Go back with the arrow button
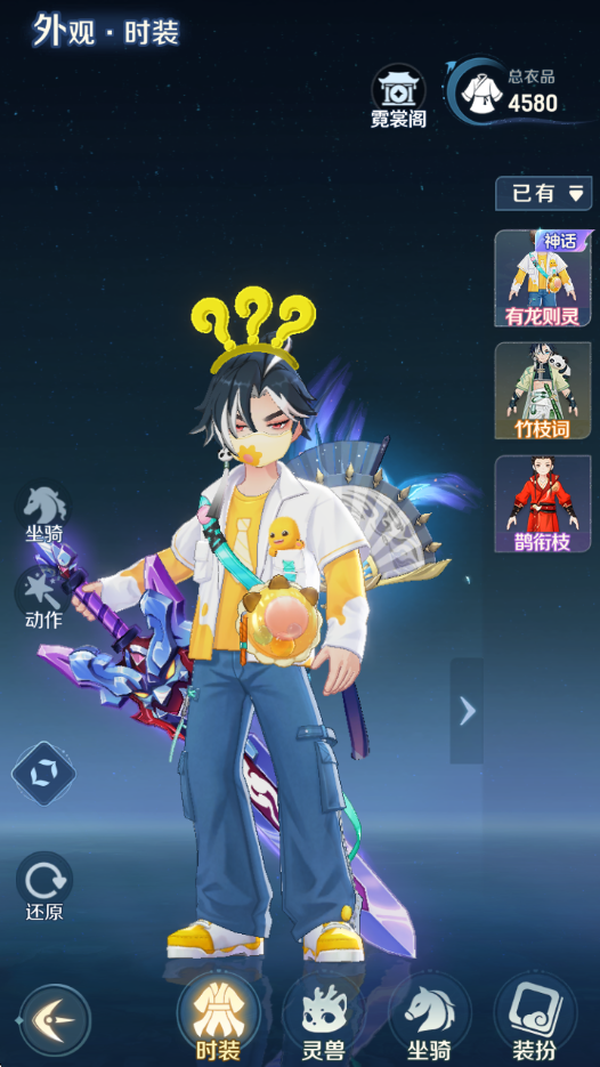The height and width of the screenshot is (1067, 600). tap(55, 1020)
